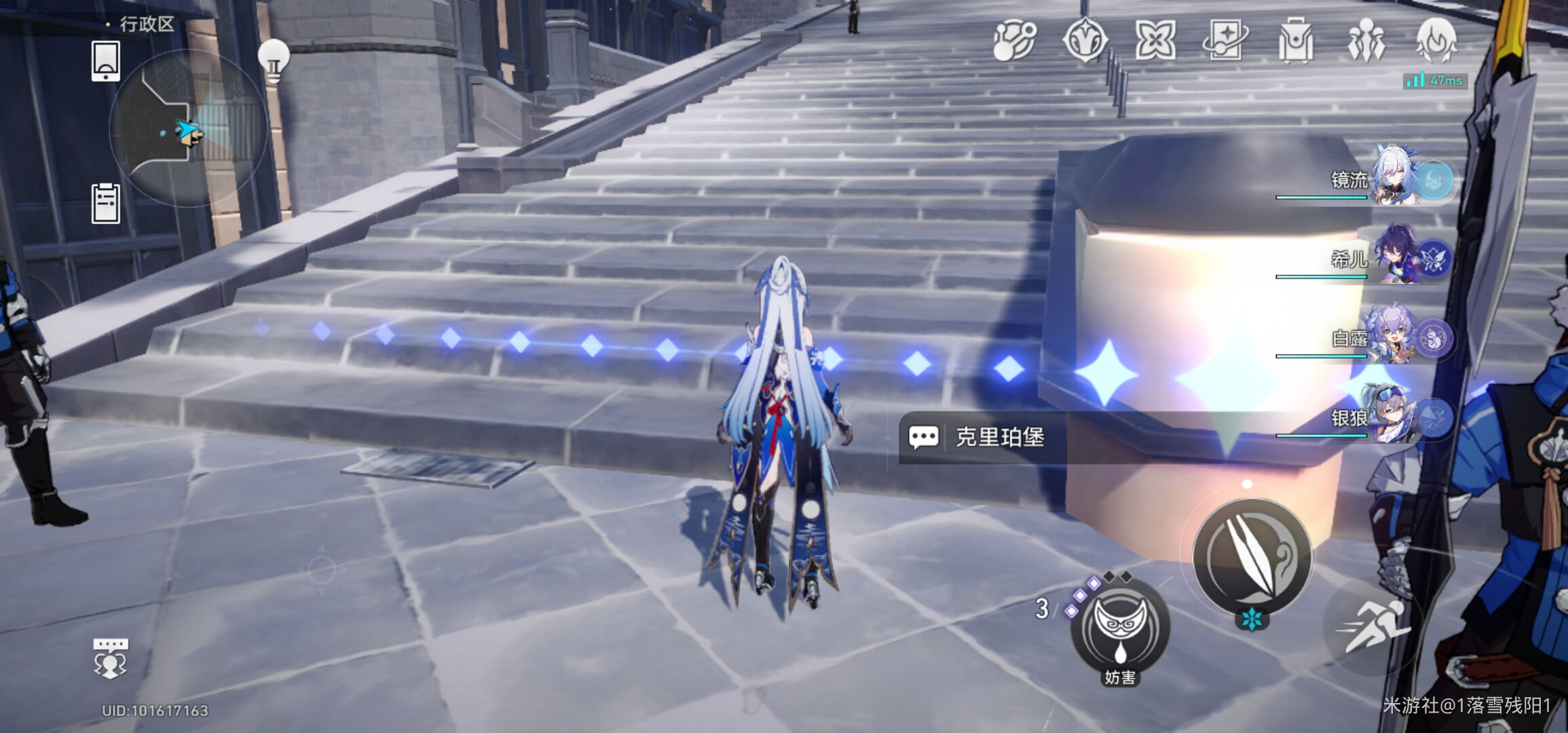
Task: Open the four-pointed star warp icon
Action: pyautogui.click(x=1155, y=40)
